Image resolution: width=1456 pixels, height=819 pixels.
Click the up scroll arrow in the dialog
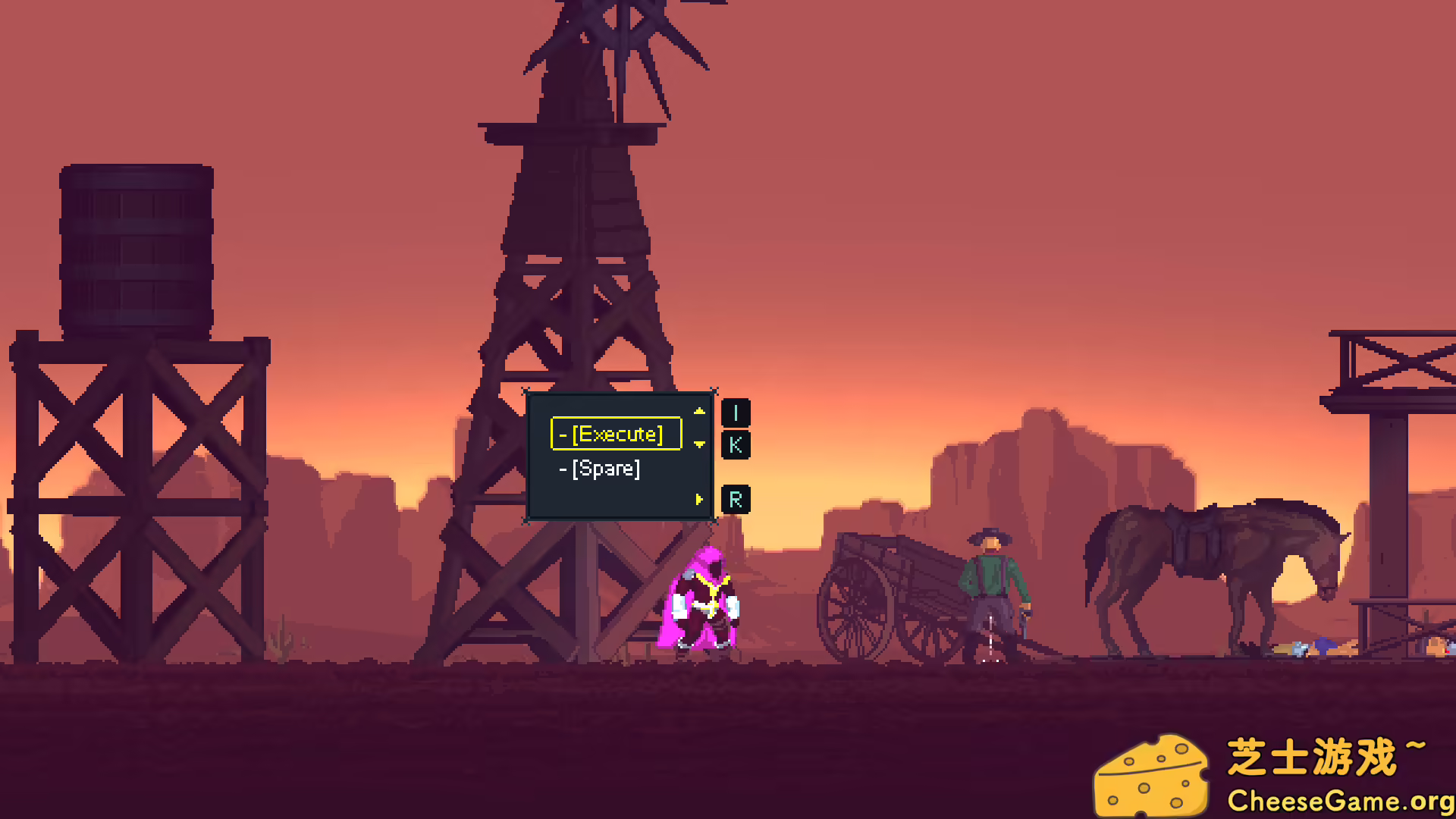[698, 412]
